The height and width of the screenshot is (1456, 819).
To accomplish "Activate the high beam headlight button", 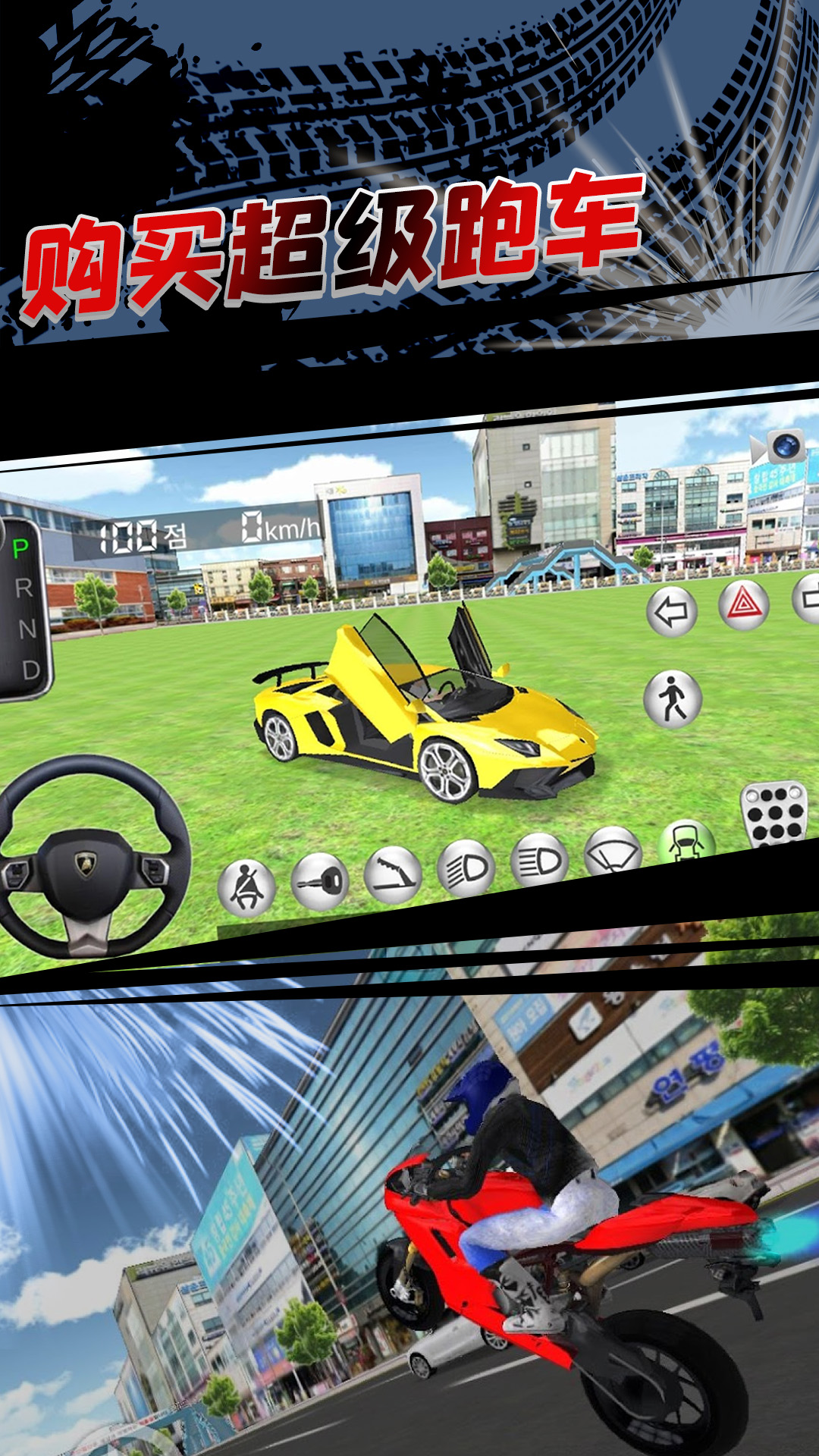I will (539, 860).
